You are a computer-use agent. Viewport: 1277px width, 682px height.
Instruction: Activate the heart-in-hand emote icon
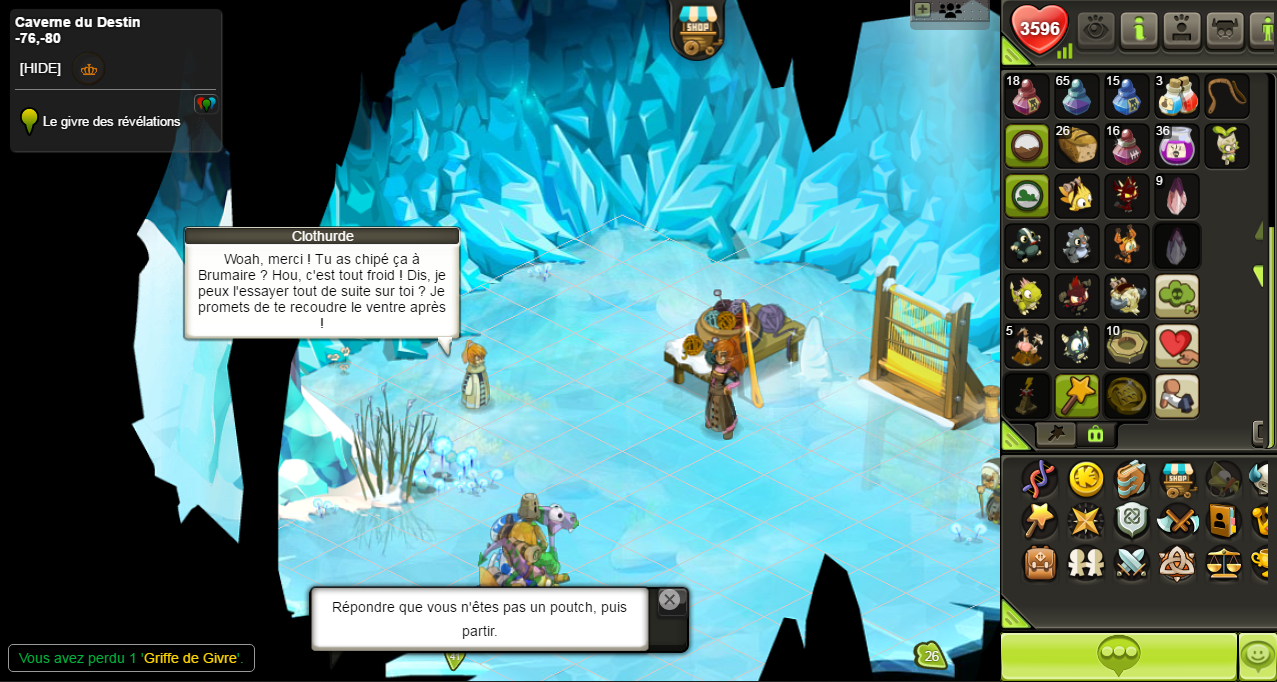1177,346
